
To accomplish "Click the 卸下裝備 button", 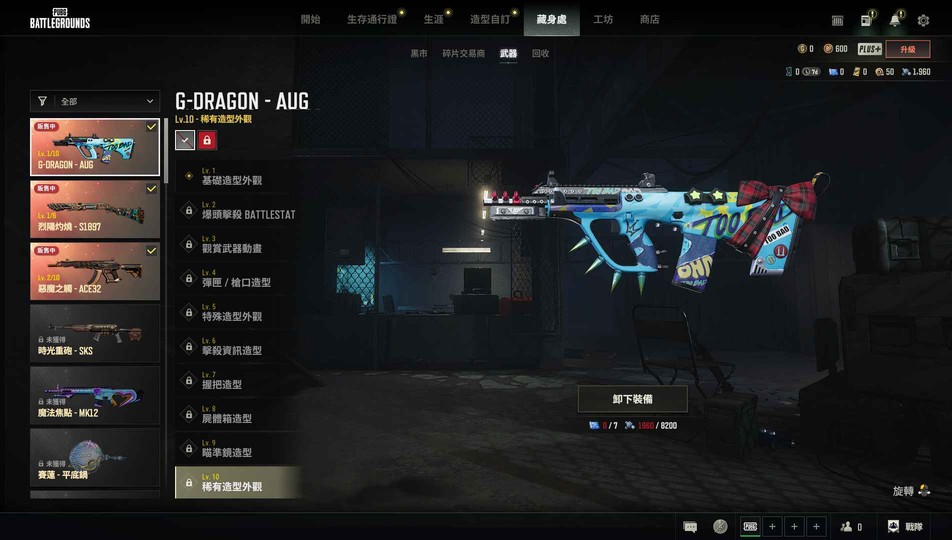I will point(632,399).
